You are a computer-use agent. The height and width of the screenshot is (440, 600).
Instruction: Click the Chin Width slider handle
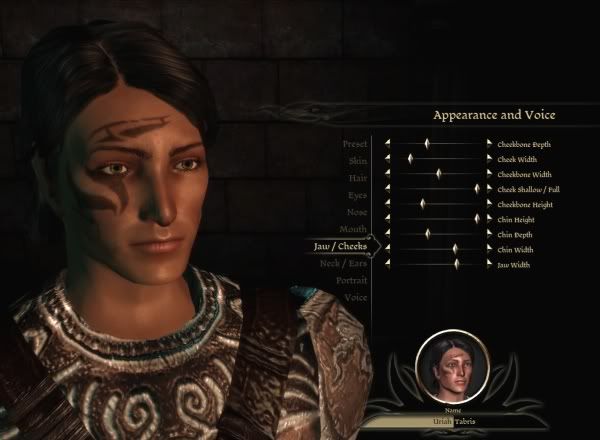pyautogui.click(x=454, y=249)
